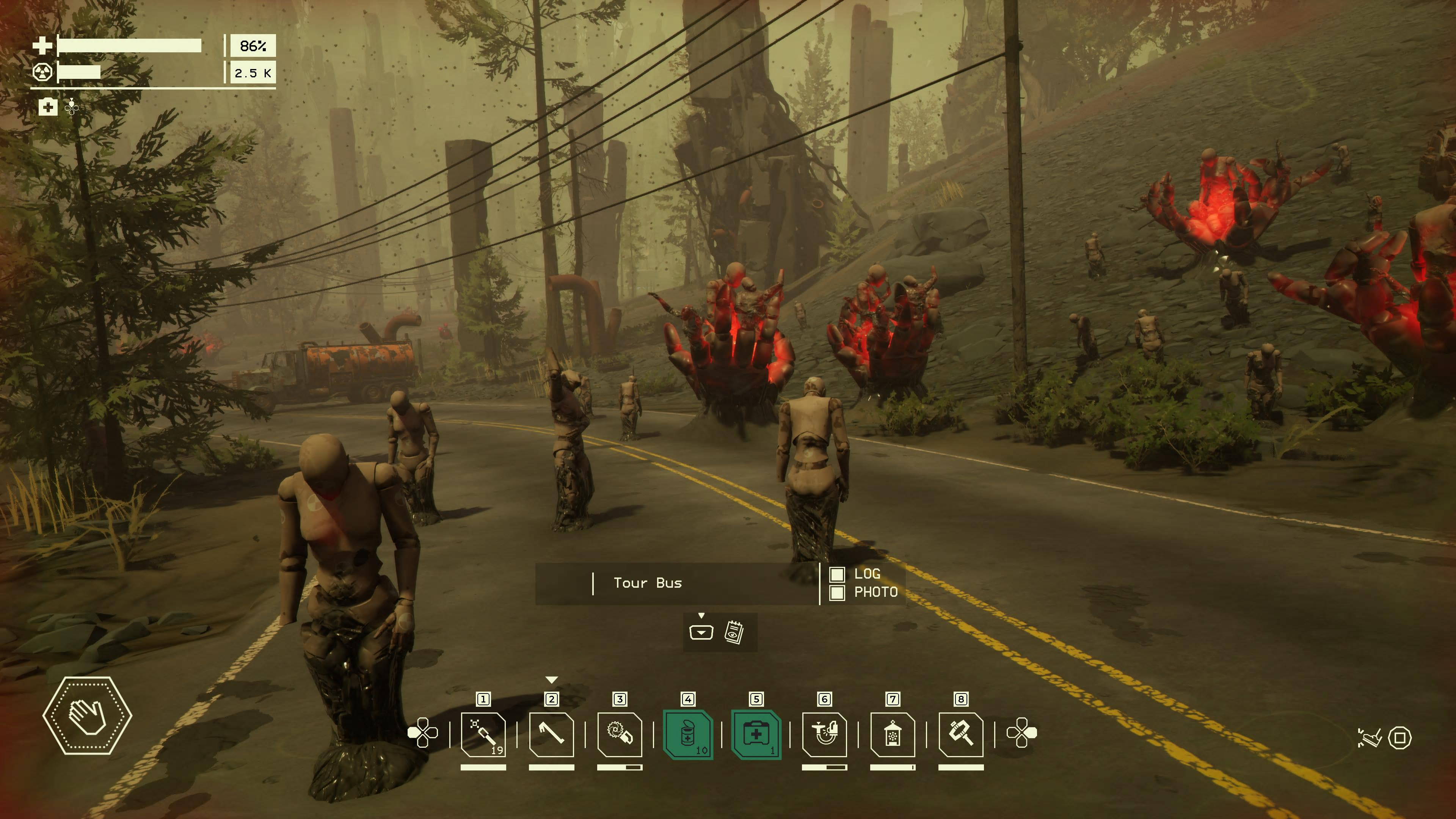Image resolution: width=1456 pixels, height=819 pixels.
Task: Tick the PHOTO checkbox for Tour Bus
Action: click(x=837, y=592)
